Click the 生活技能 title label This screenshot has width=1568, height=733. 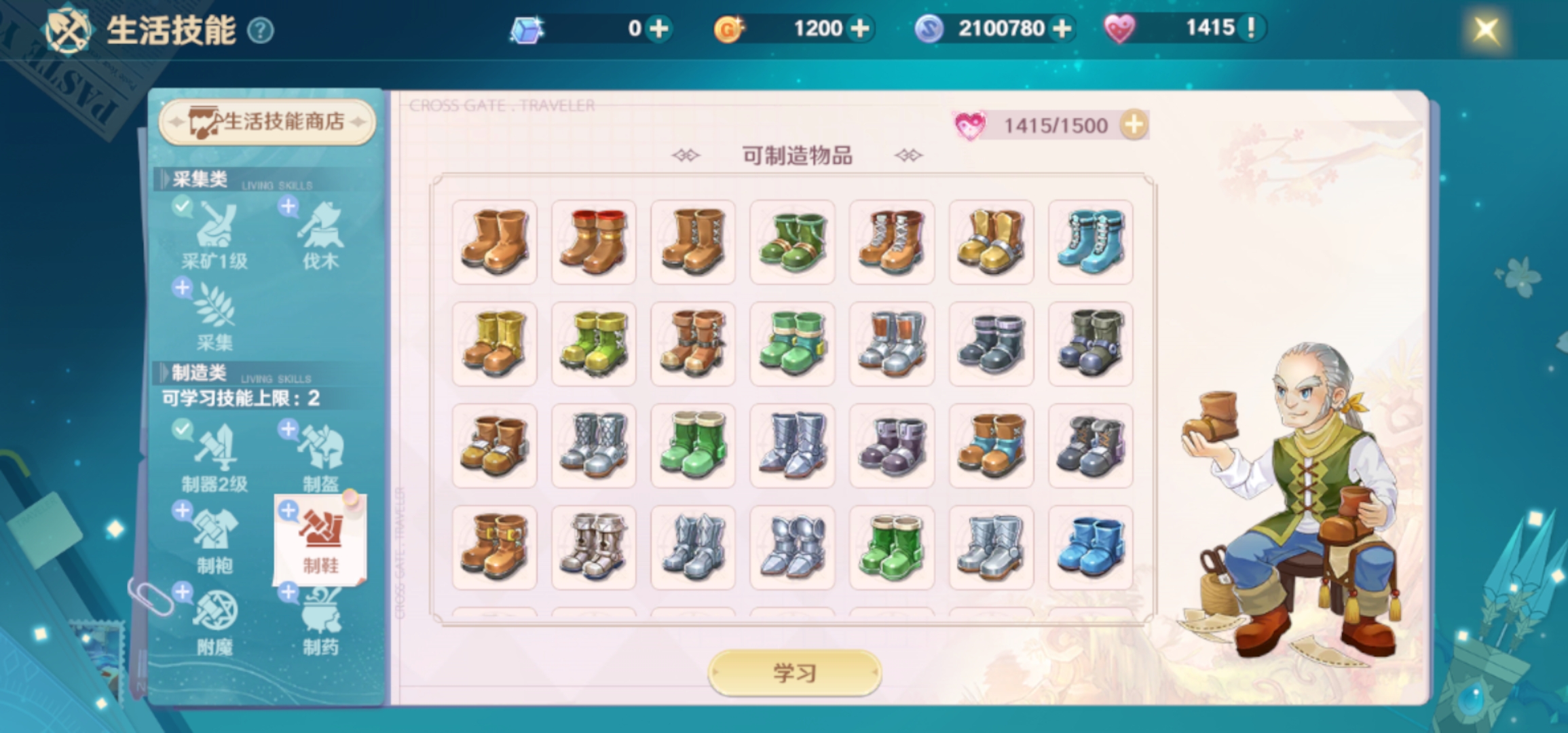[170, 30]
